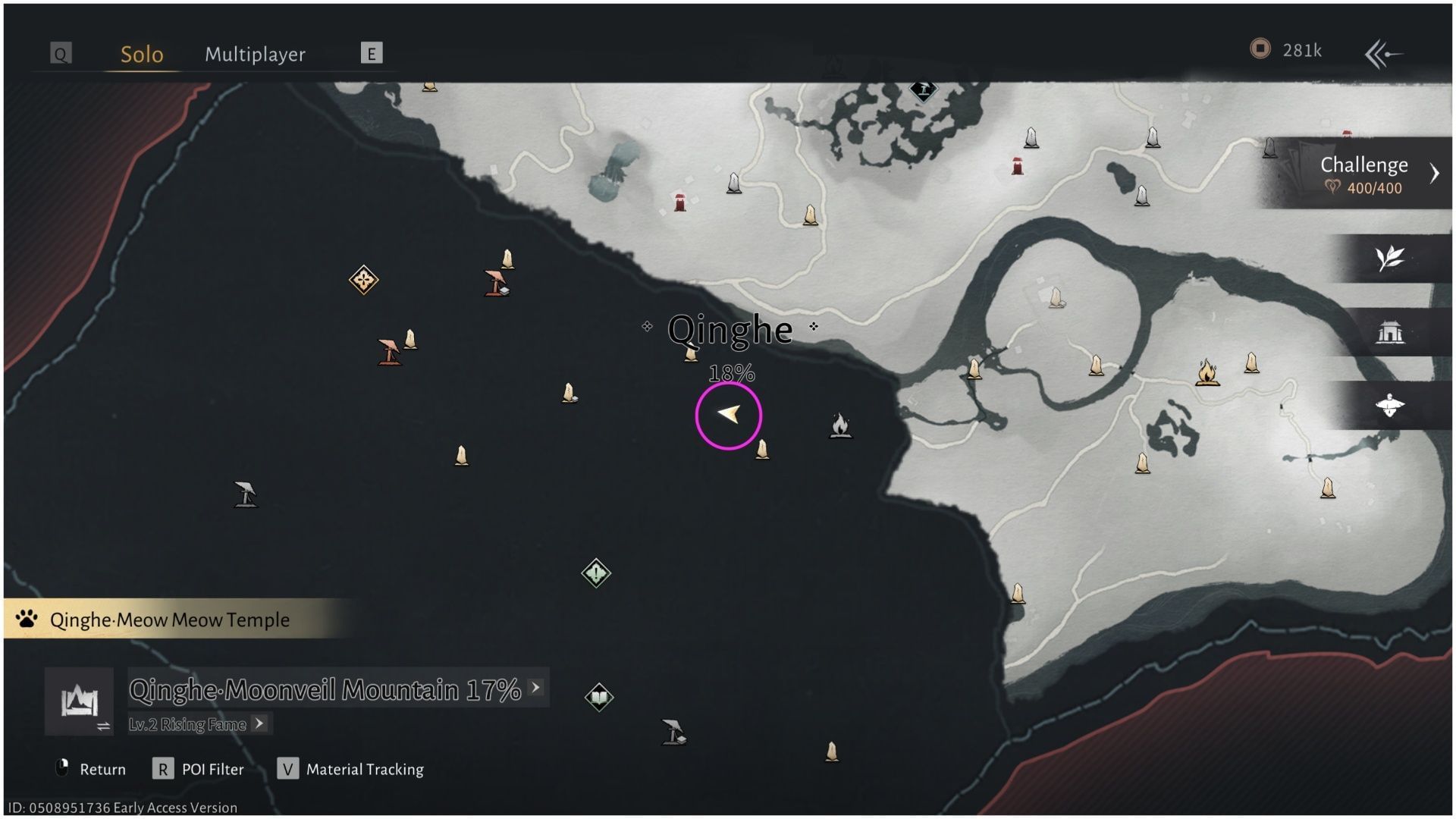The height and width of the screenshot is (819, 1456).
Task: Open Qinghe Moonveil Mountain details with its arrow
Action: click(536, 689)
